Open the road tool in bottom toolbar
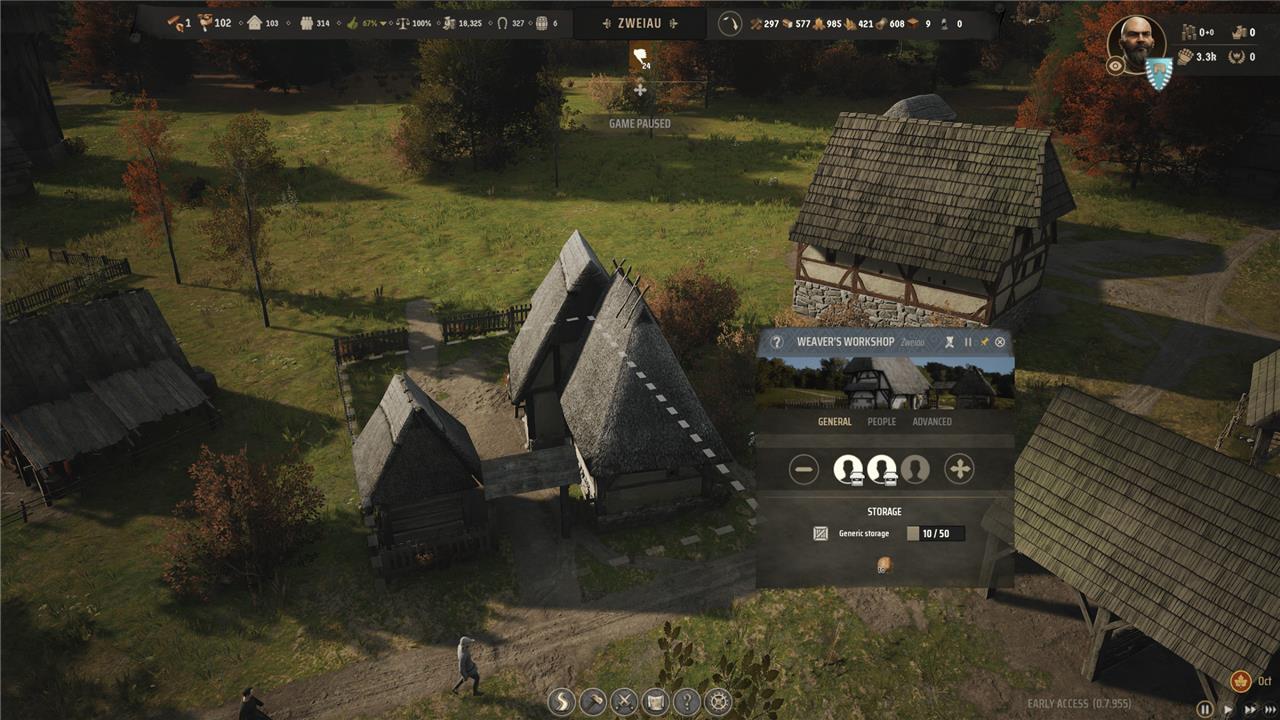The width and height of the screenshot is (1280, 720). pyautogui.click(x=562, y=701)
